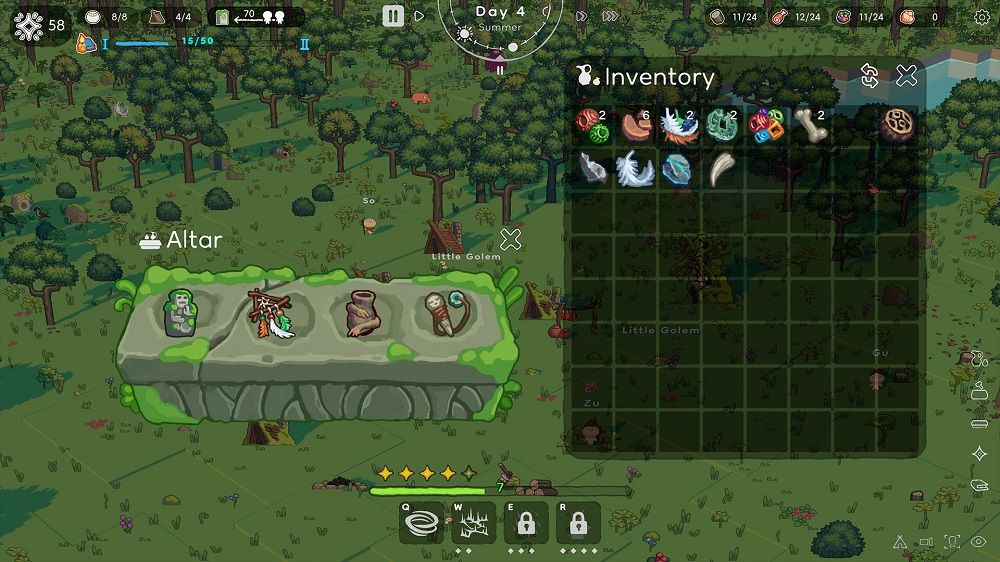
Task: Activate the whirlwind ability
Action: pos(422,522)
